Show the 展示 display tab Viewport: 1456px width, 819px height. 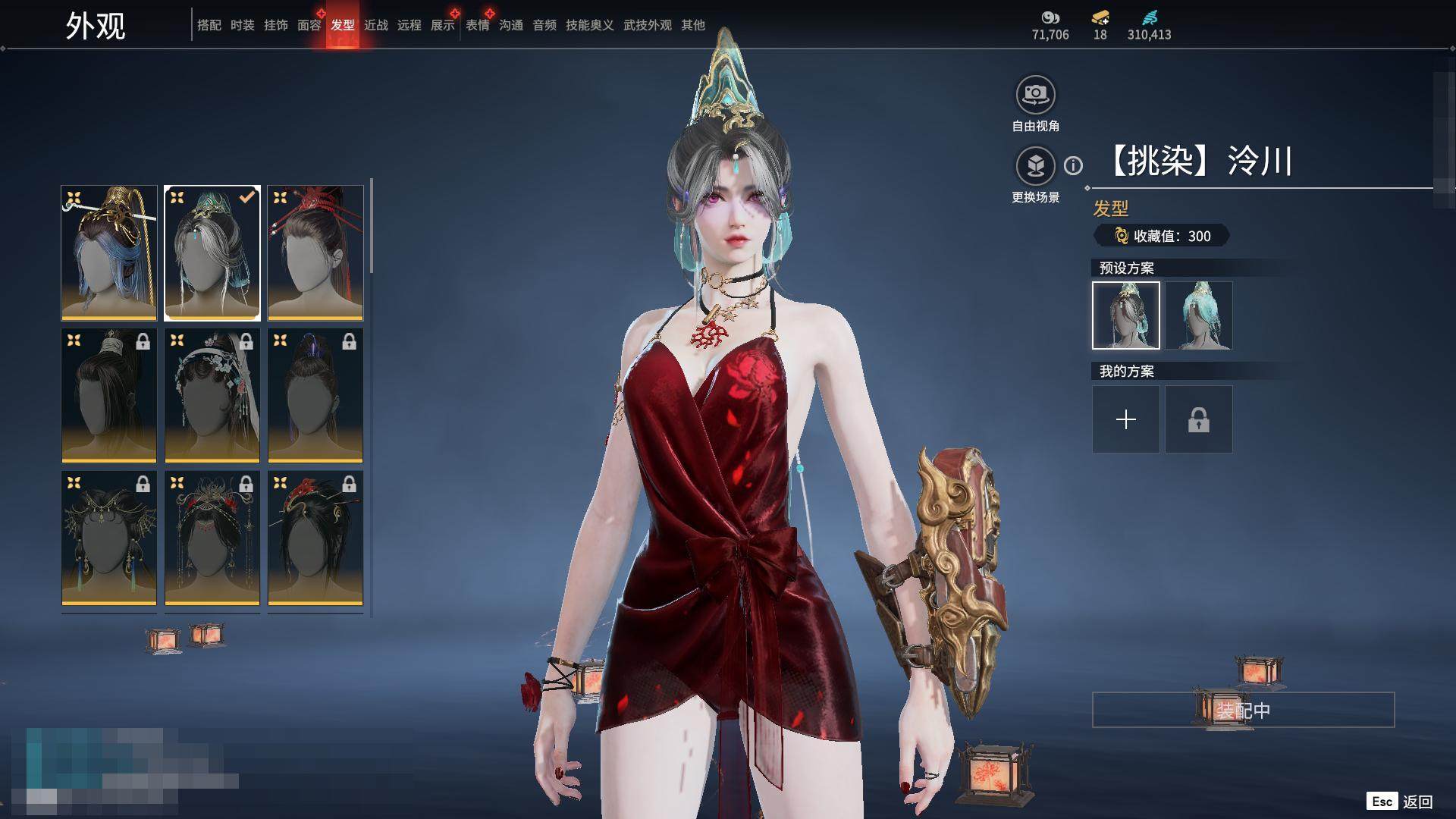442,26
